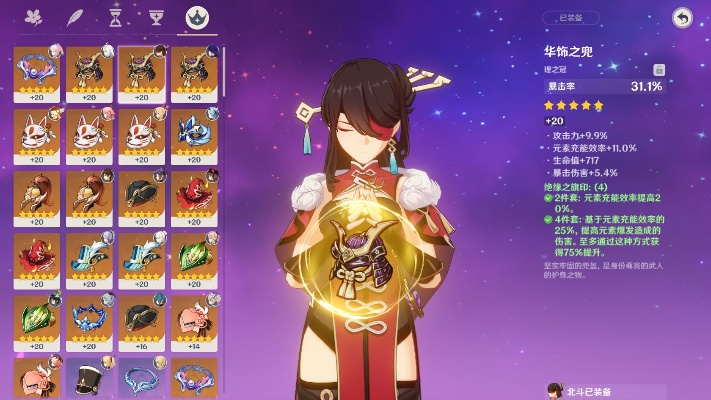
Task: Toggle the artifact lock icon
Action: [x=659, y=70]
